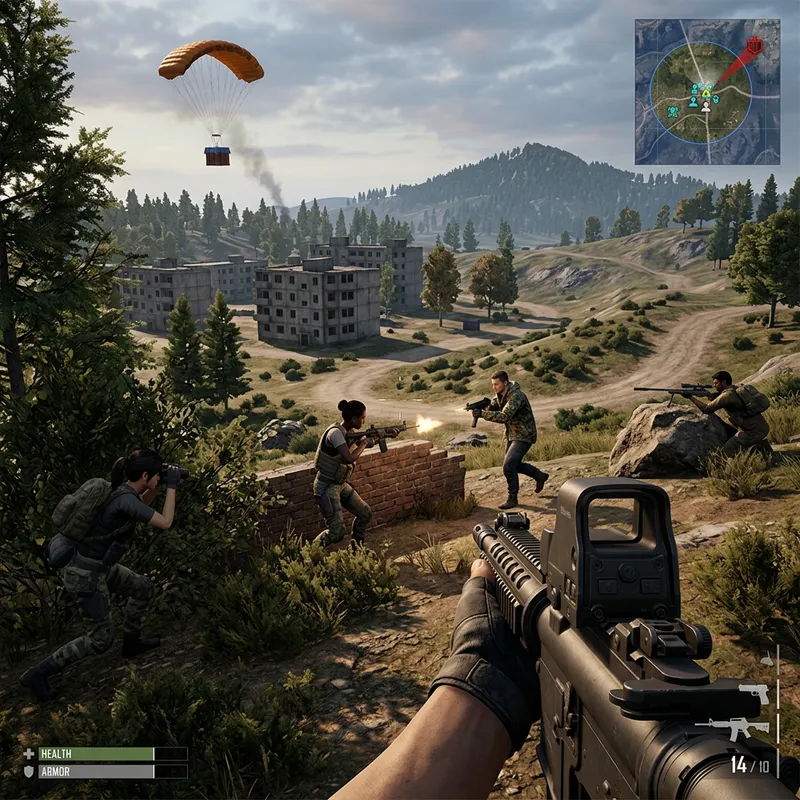Click the red supply crate marker on minimap
Image resolution: width=800 pixels, height=800 pixels.
pos(755,45)
